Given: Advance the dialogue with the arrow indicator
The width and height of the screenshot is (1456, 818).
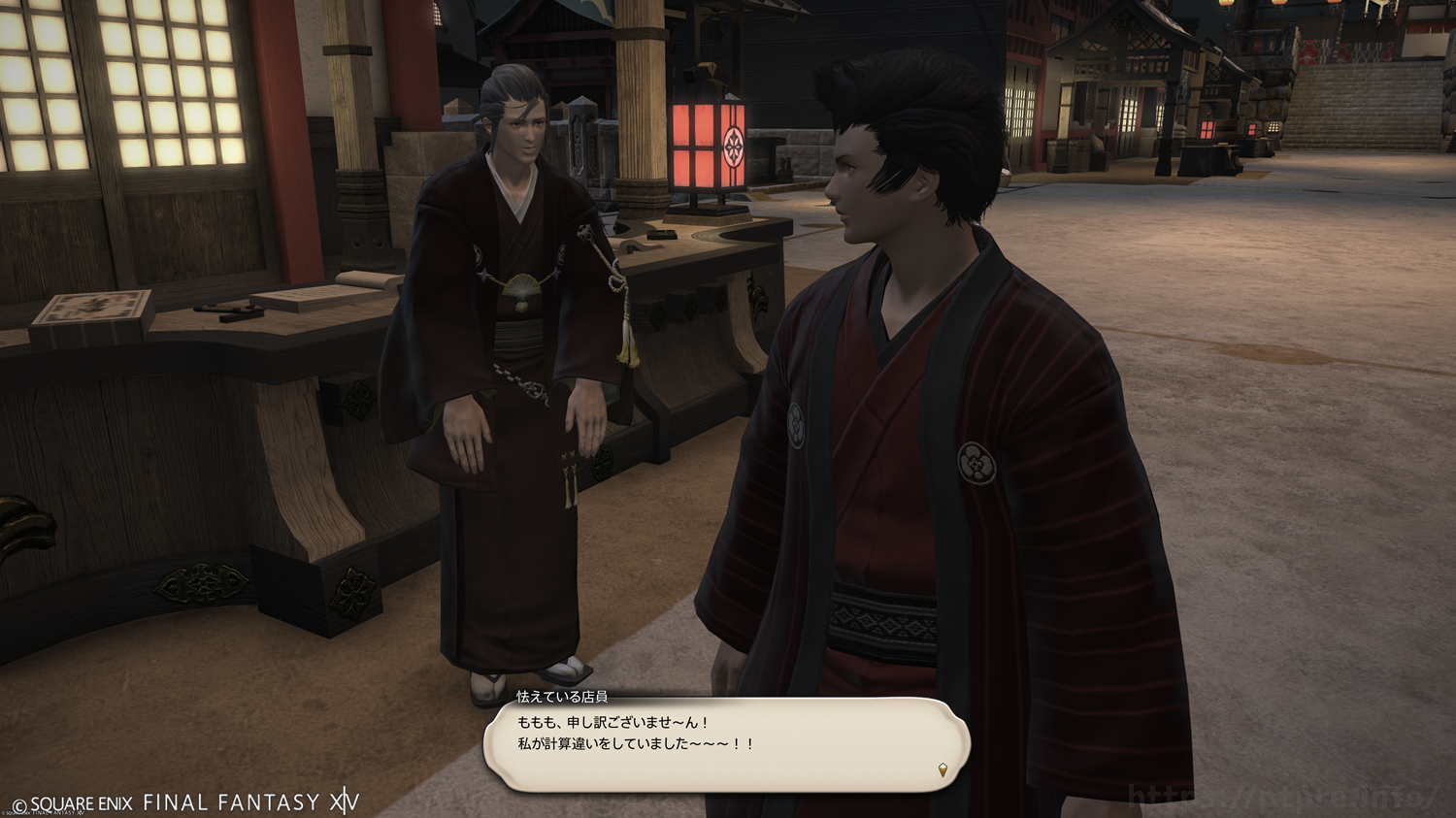Looking at the screenshot, I should click(943, 770).
